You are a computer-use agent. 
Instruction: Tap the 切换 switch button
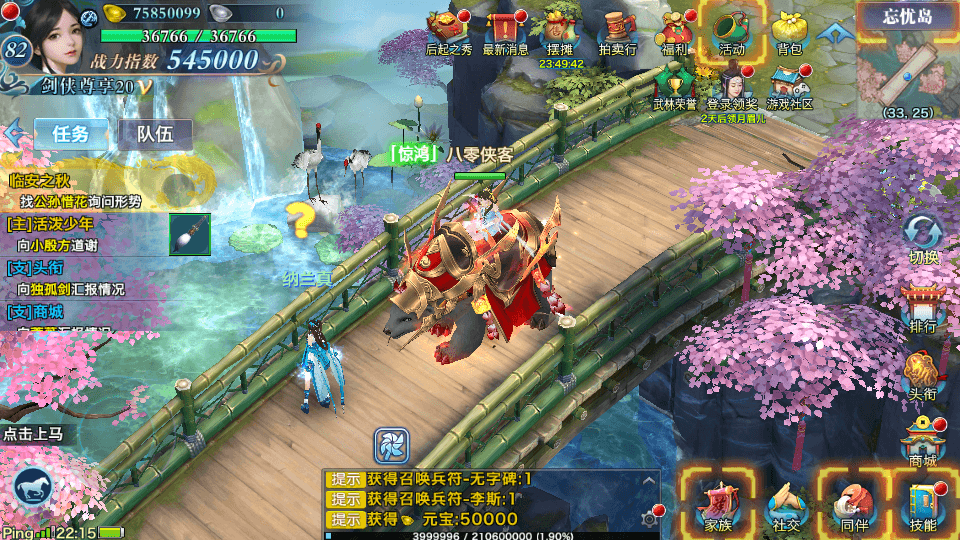[x=922, y=238]
